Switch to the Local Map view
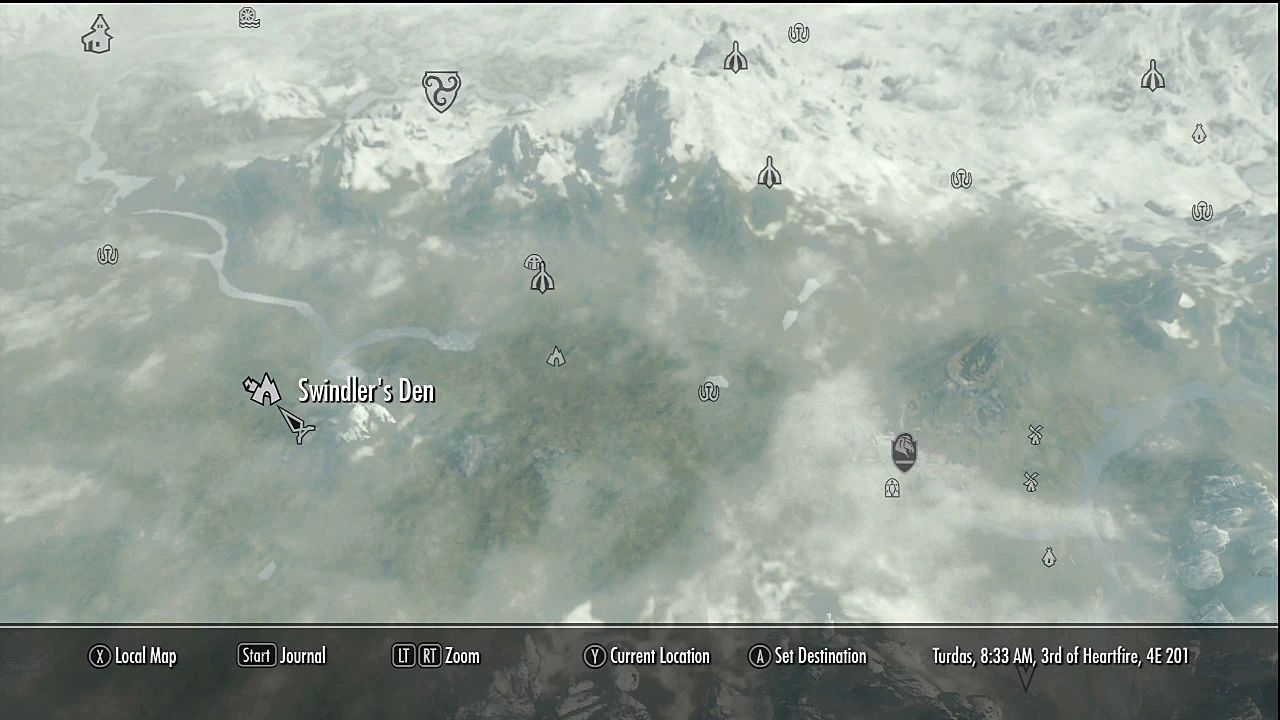 pyautogui.click(x=132, y=656)
